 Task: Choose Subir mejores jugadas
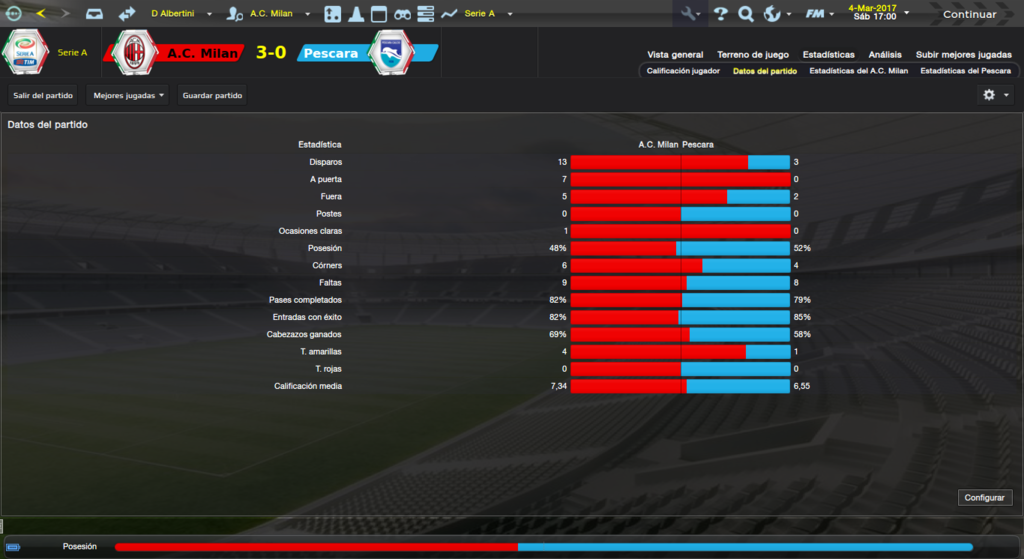tap(963, 55)
